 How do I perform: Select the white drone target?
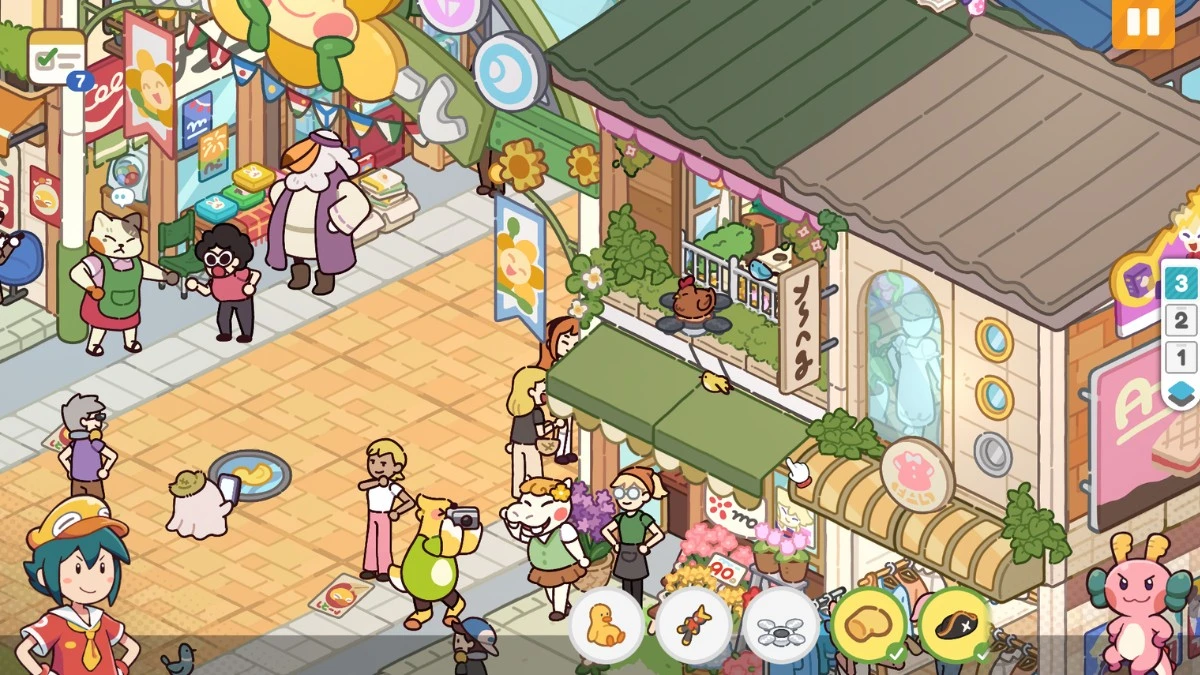click(780, 626)
